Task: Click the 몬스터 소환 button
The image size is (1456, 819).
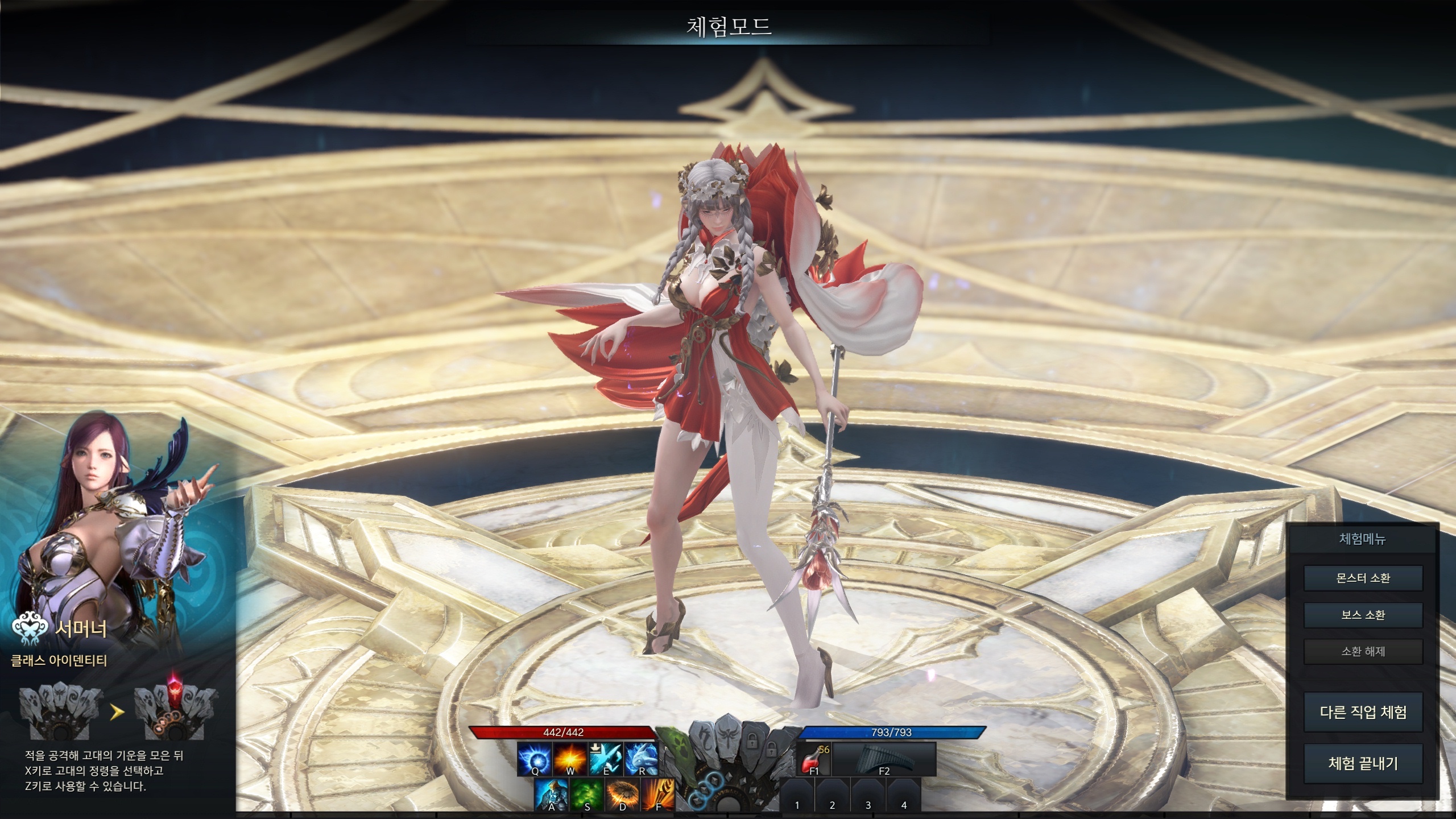Action: click(1363, 578)
